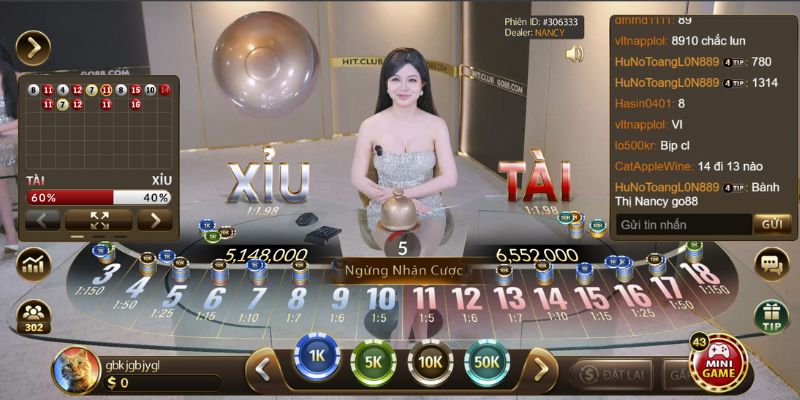
Task: Toggle the sound speaker icon
Action: click(x=574, y=54)
